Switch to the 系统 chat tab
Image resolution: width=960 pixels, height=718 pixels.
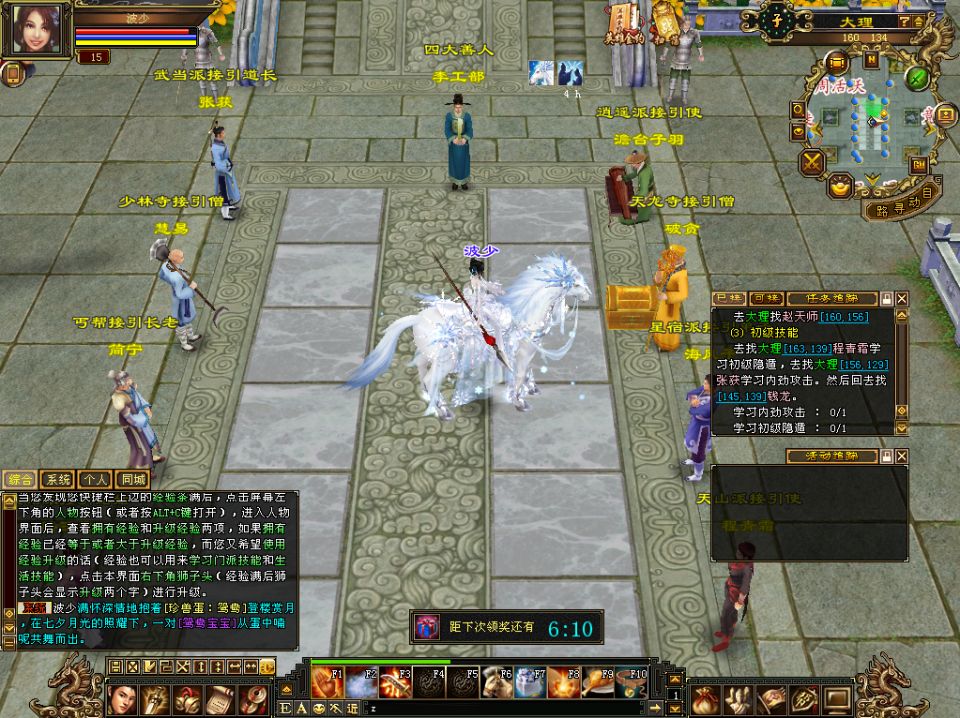pyautogui.click(x=61, y=480)
